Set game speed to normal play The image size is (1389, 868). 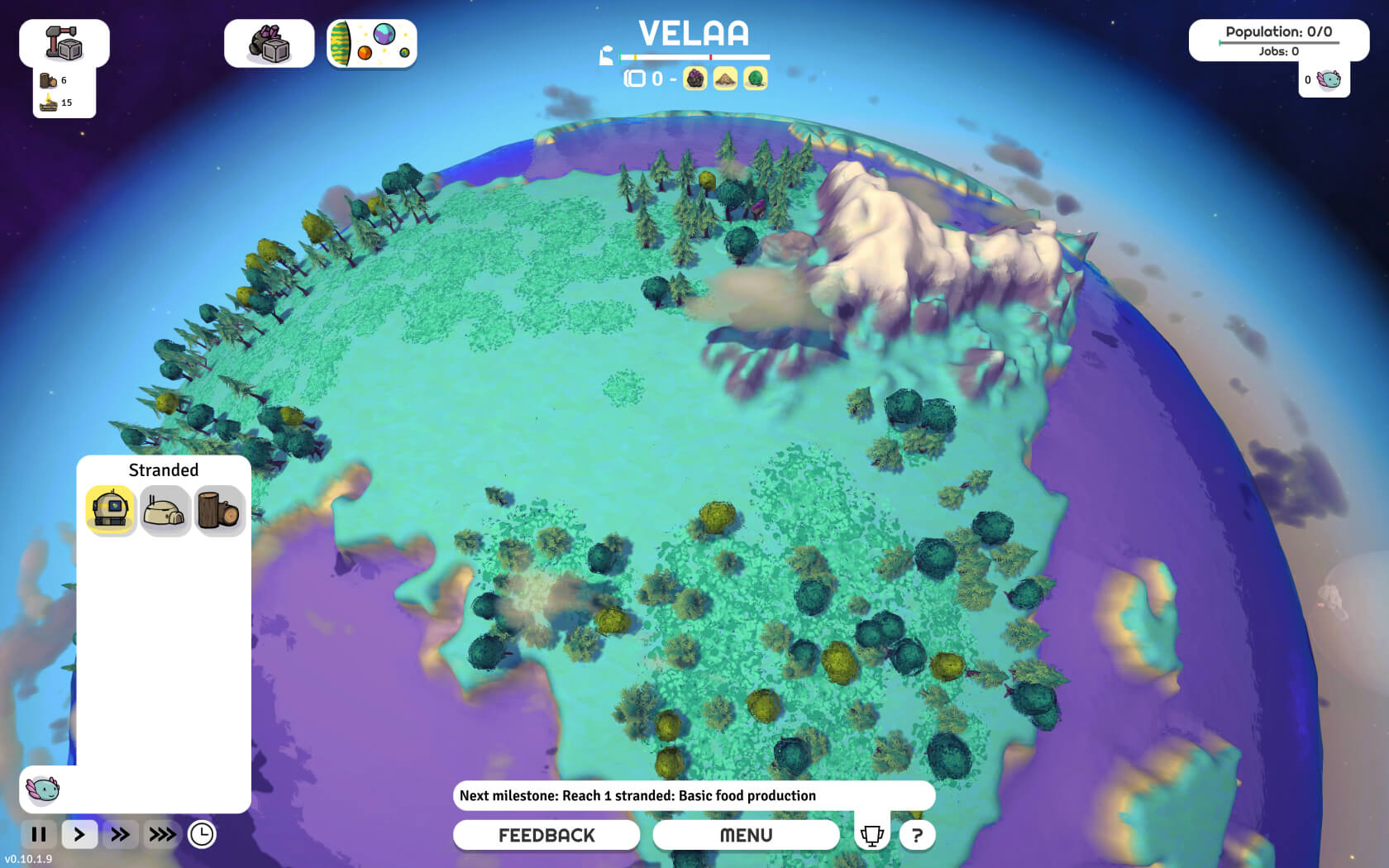click(79, 834)
